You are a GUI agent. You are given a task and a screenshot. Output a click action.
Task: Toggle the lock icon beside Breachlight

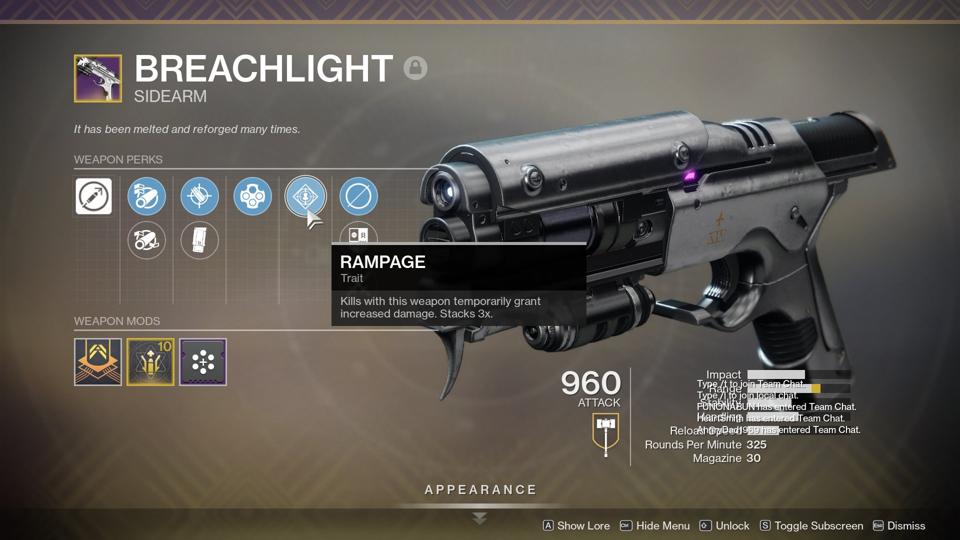tap(415, 68)
